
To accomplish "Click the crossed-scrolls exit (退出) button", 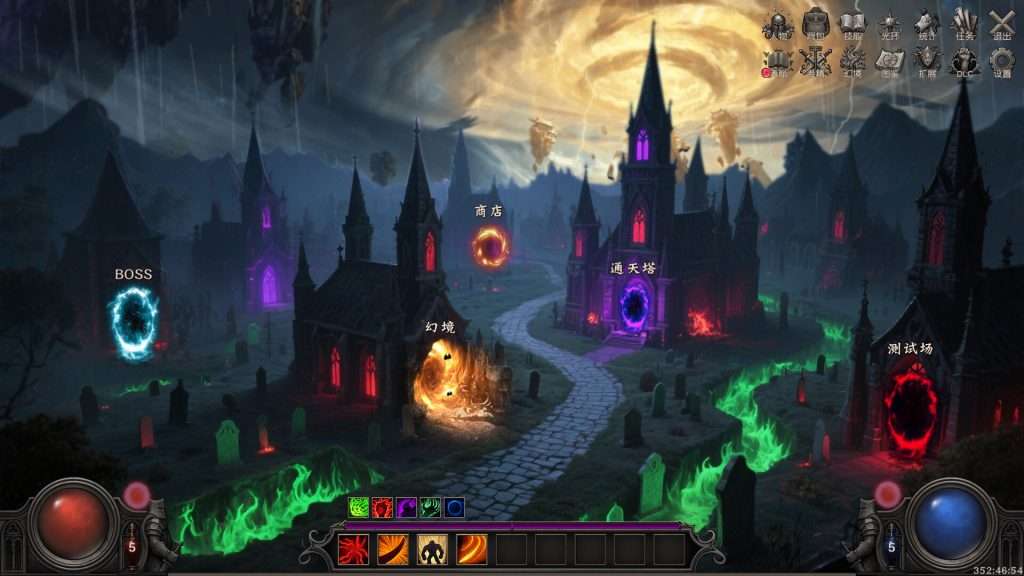I will [x=1001, y=24].
